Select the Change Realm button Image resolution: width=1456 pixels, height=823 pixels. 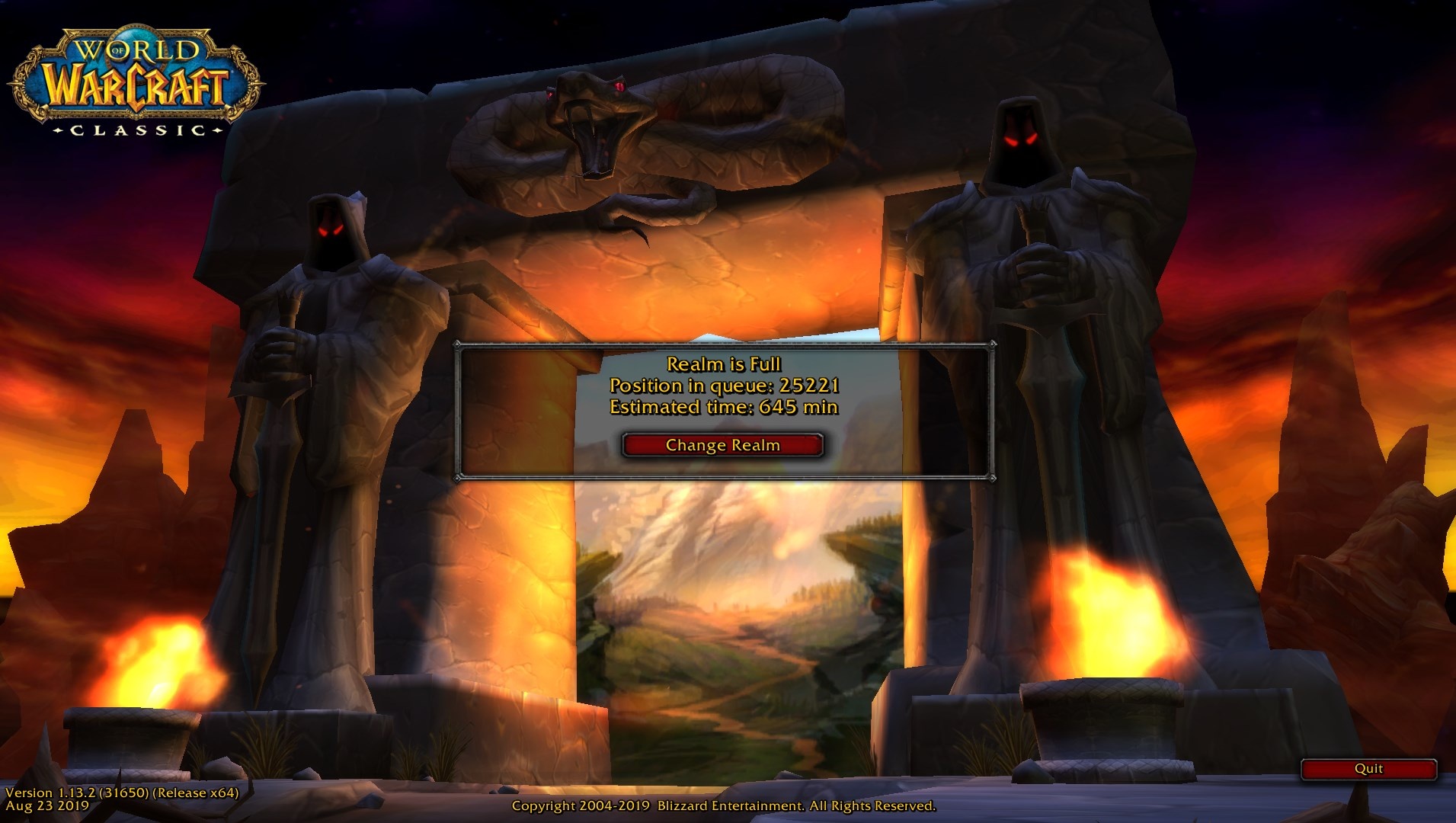tap(722, 445)
